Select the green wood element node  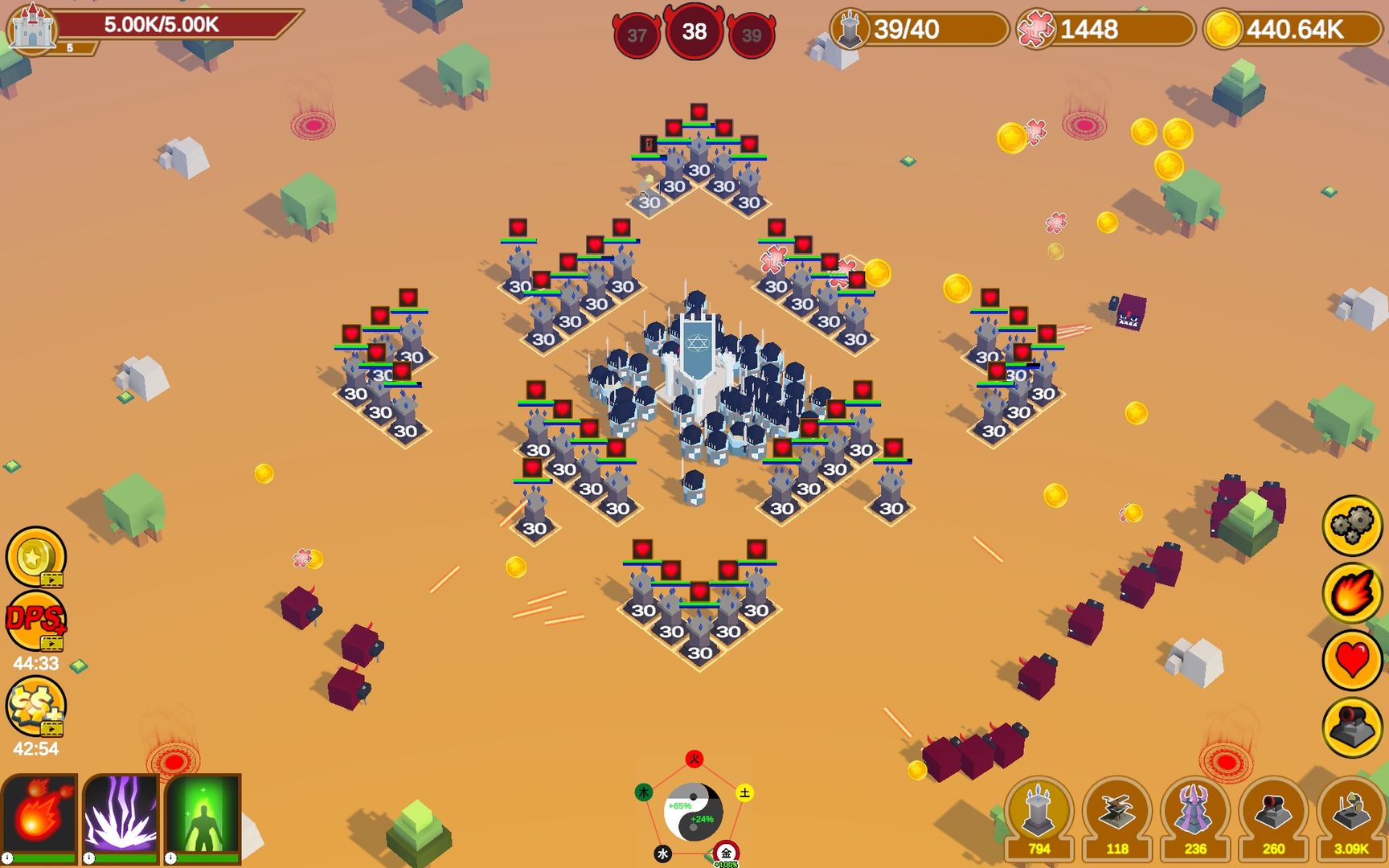tap(643, 792)
